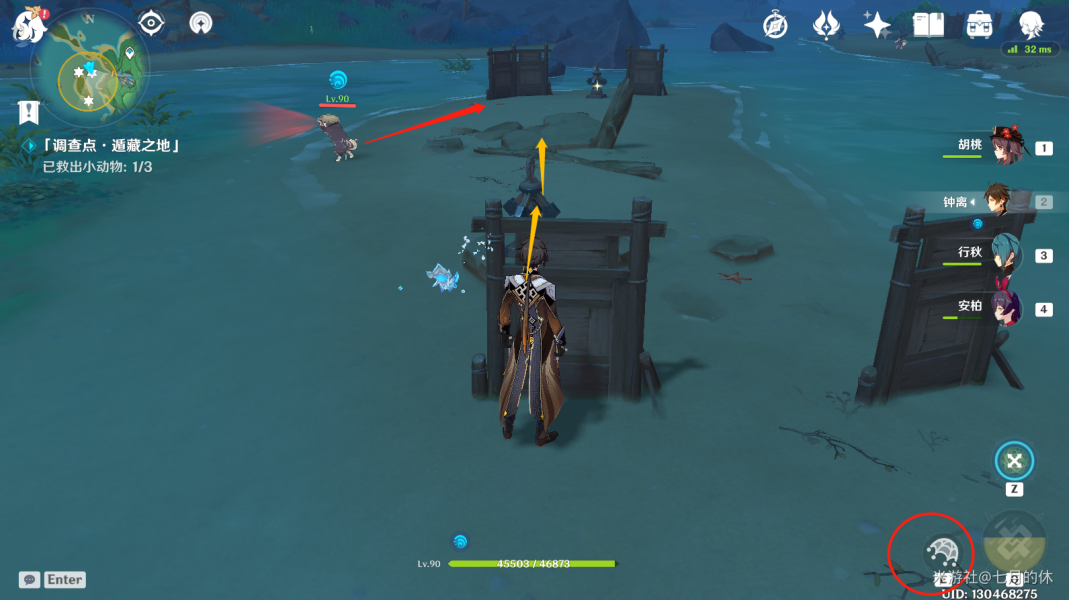This screenshot has width=1069, height=600.
Task: Use the gadget with the X icon
Action: pyautogui.click(x=1014, y=461)
